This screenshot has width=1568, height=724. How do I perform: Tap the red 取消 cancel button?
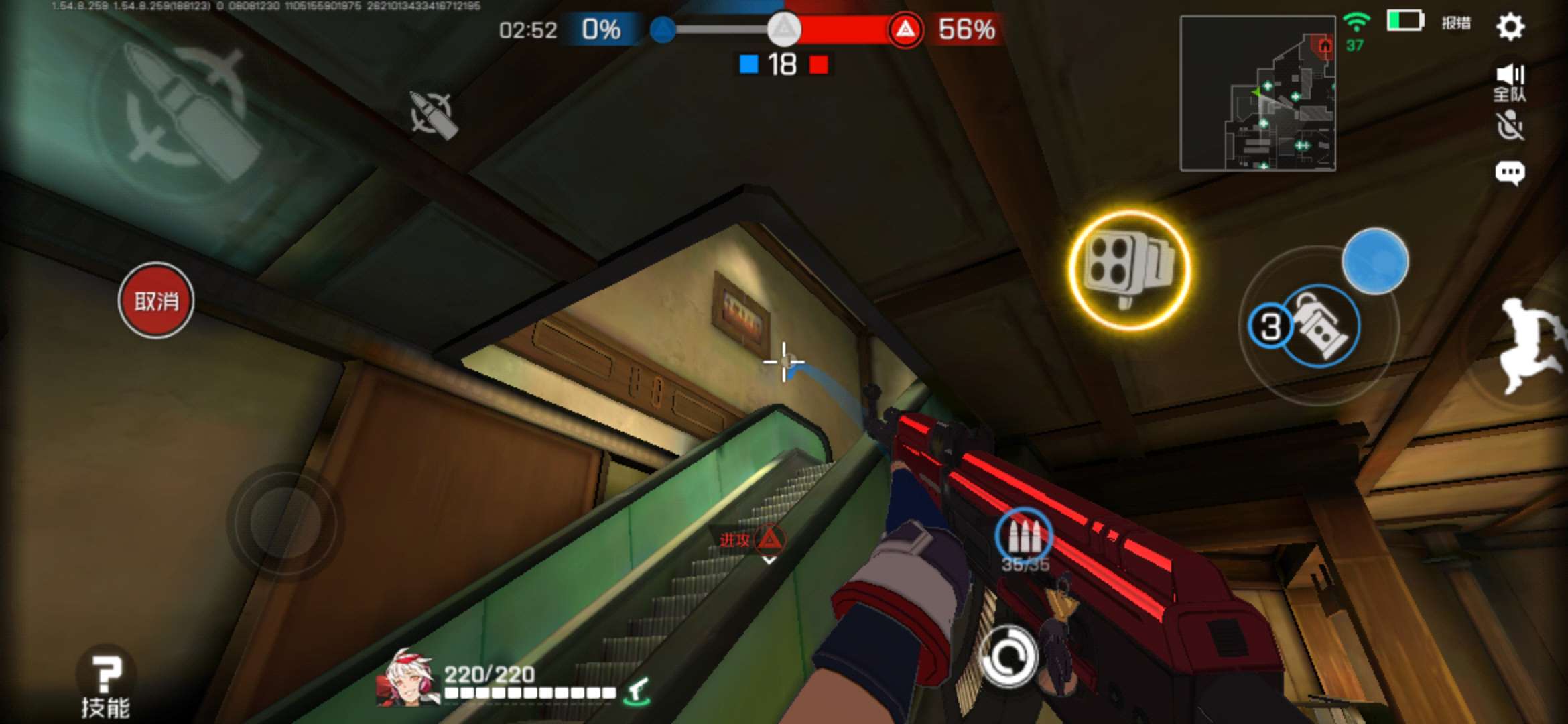(156, 300)
